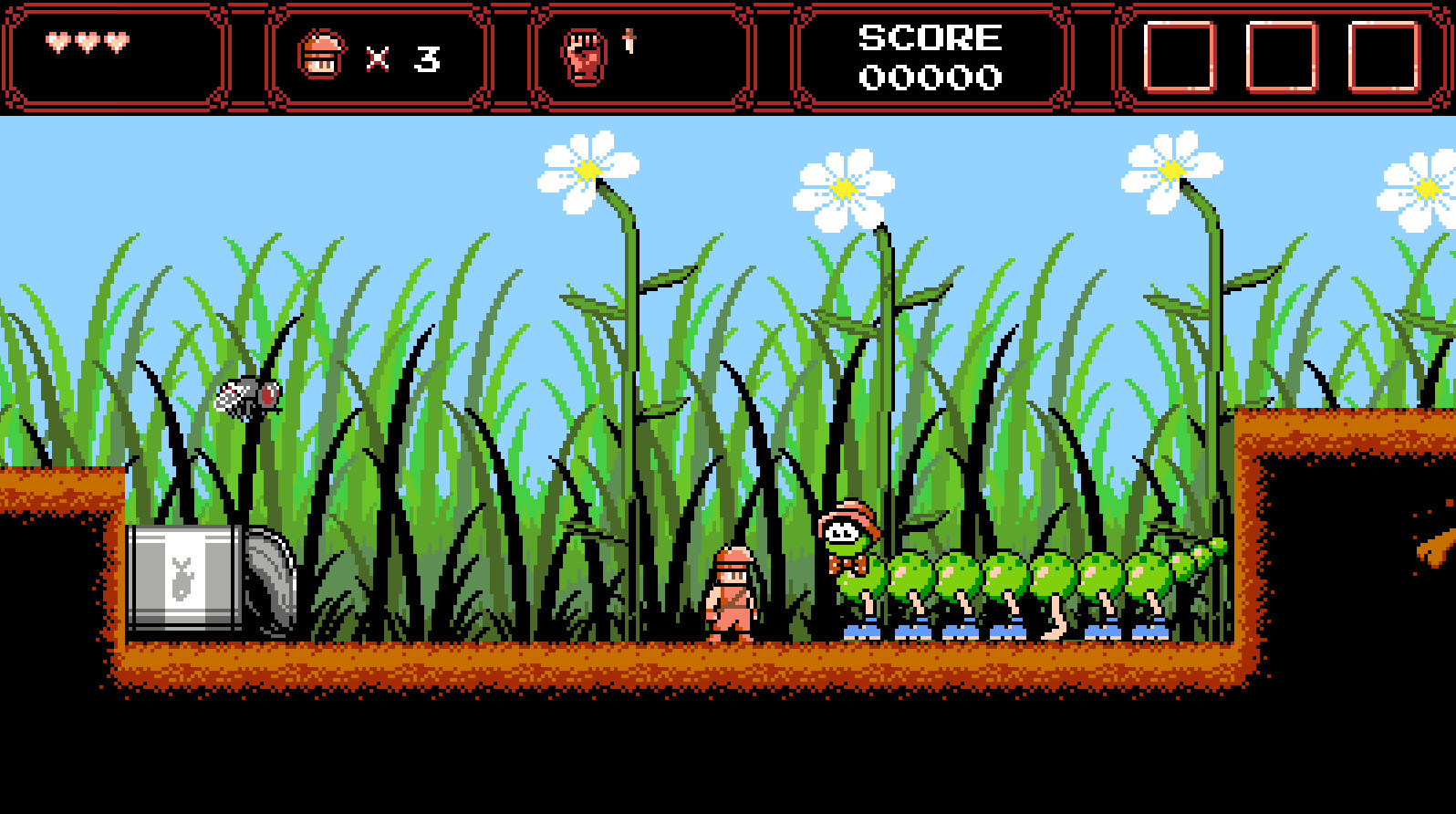Click the caterpillar's bowtie

(x=848, y=563)
